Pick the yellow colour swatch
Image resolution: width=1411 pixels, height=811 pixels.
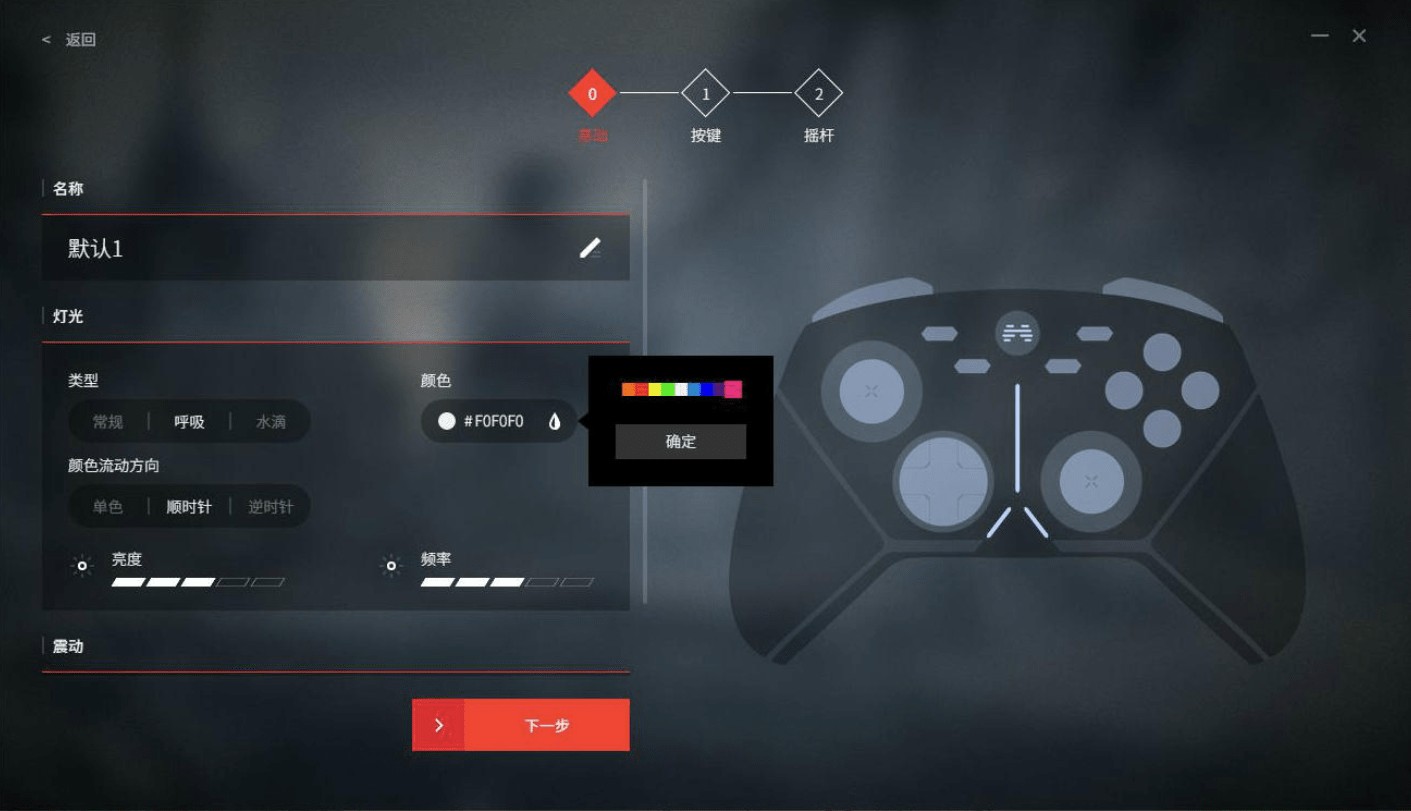(655, 390)
